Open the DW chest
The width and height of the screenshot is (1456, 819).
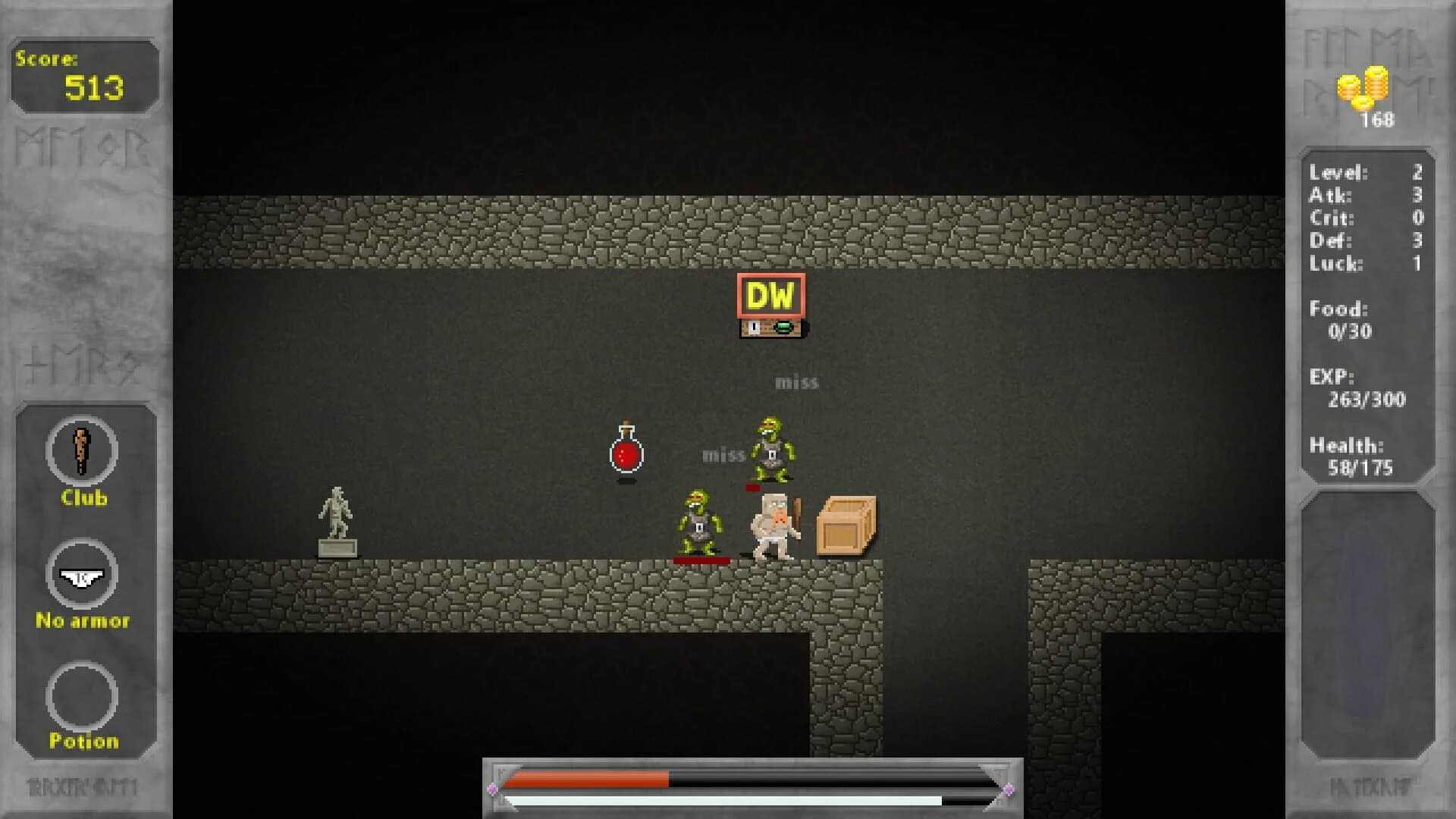tap(770, 328)
